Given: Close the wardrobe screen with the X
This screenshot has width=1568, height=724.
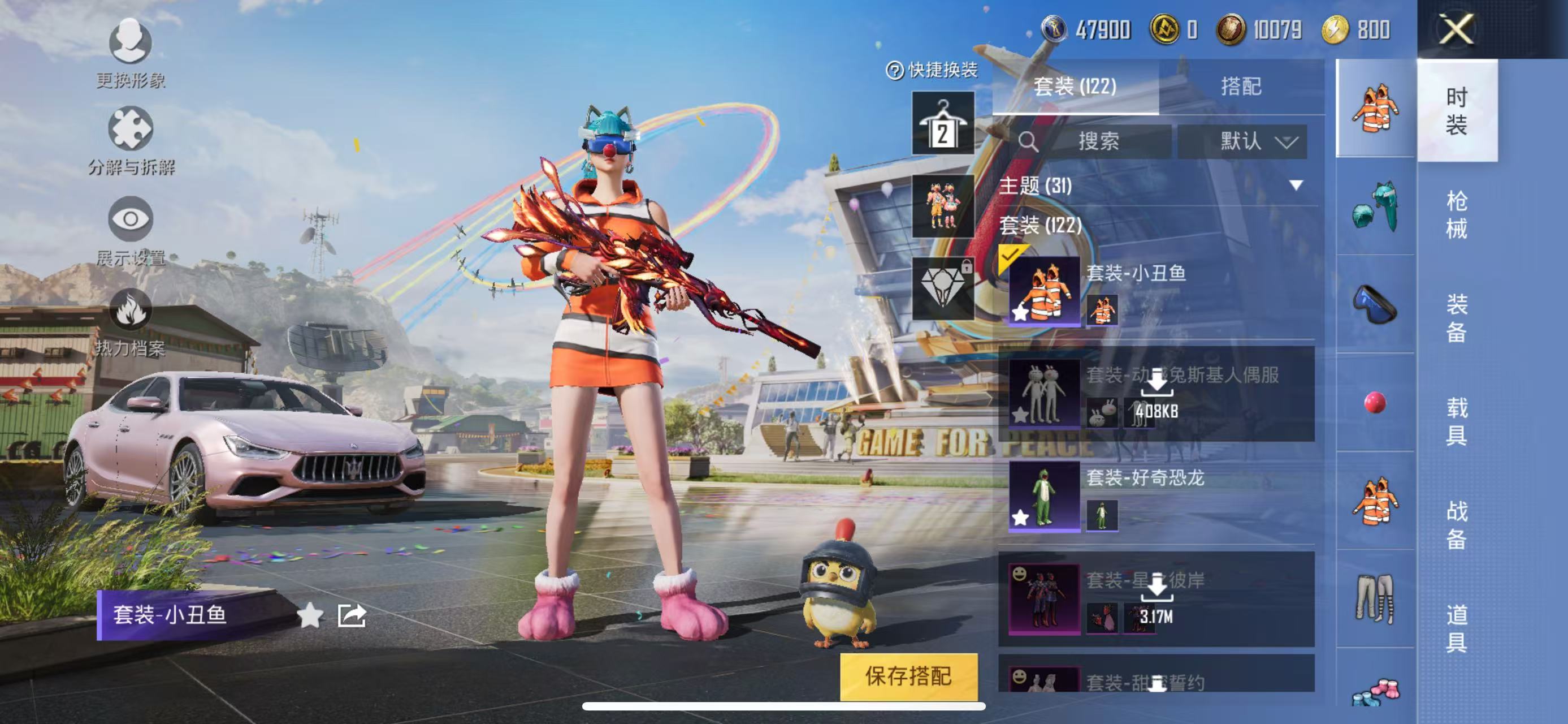Looking at the screenshot, I should click(1456, 29).
